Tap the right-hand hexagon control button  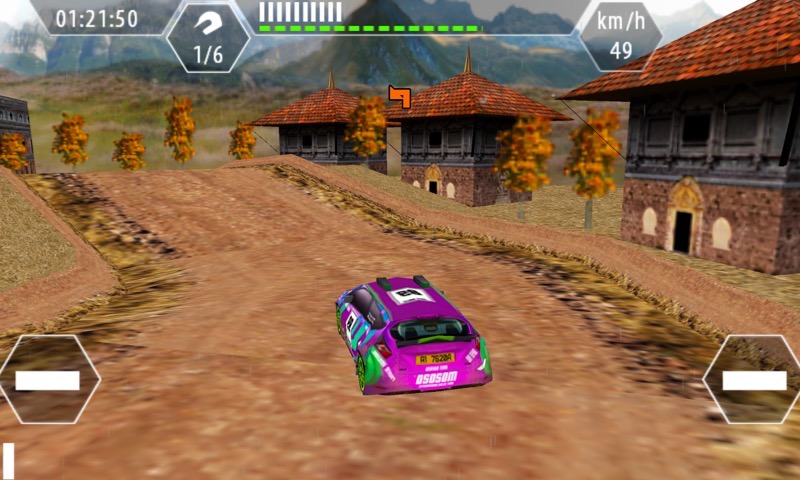click(x=753, y=379)
